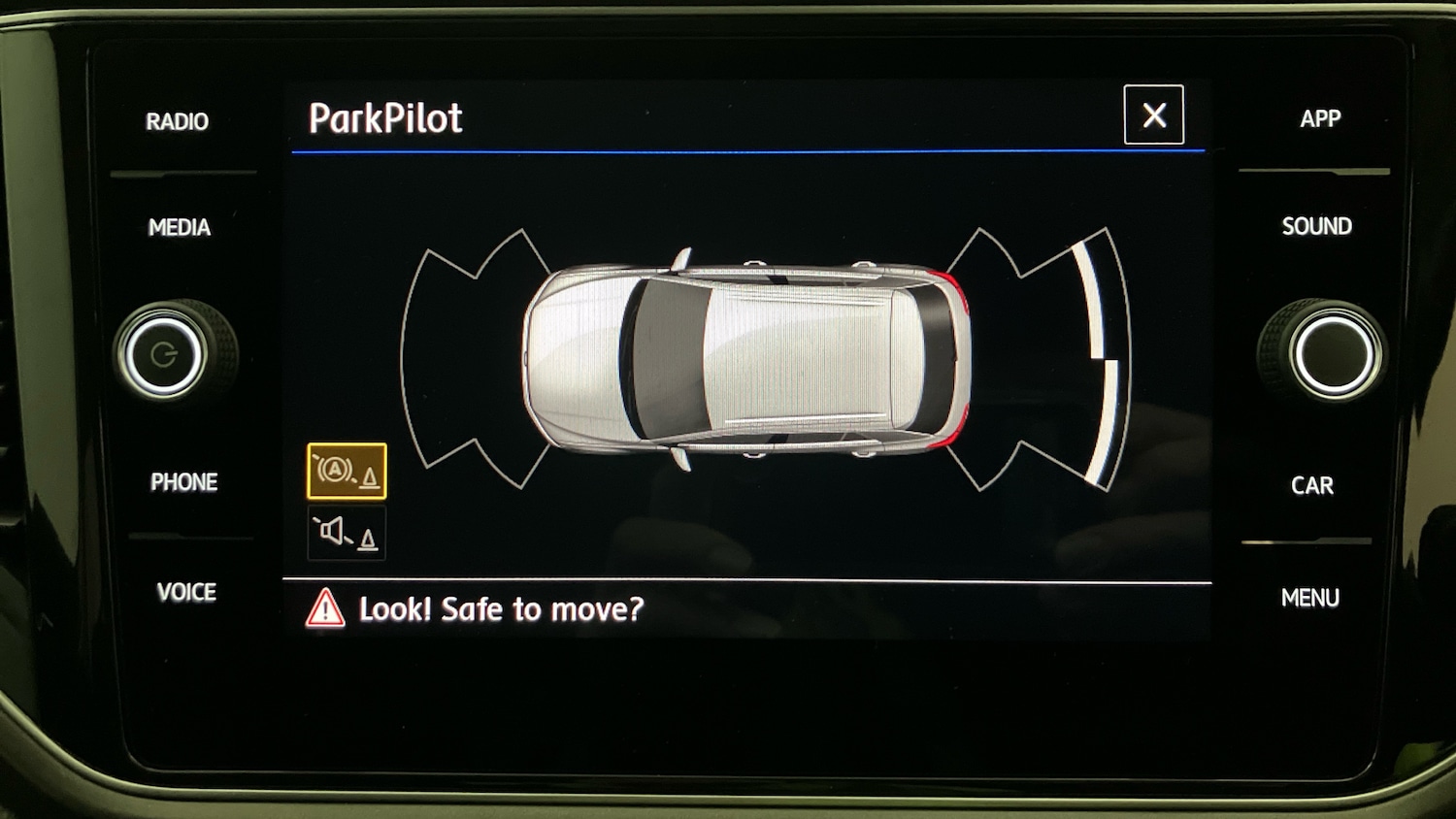Open the PHONE menu
The height and width of the screenshot is (819, 1456).
tap(183, 482)
